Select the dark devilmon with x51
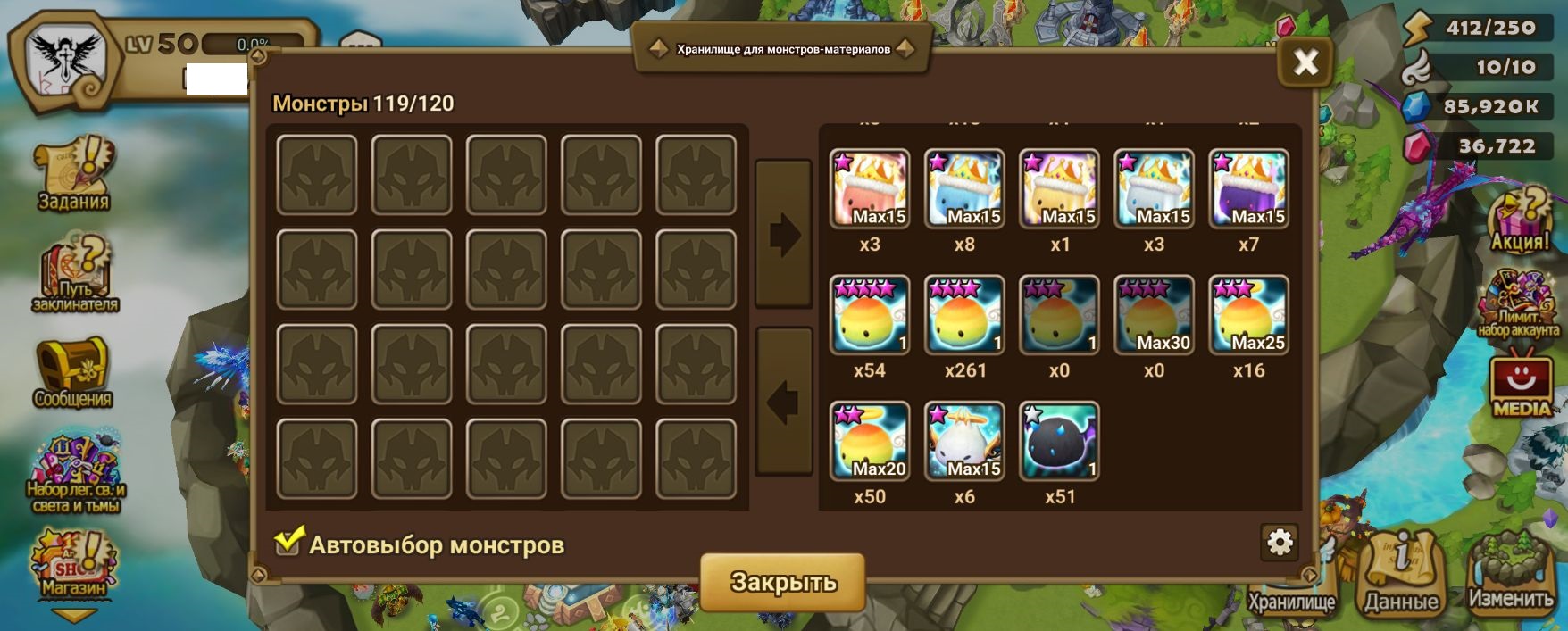 coord(1059,441)
